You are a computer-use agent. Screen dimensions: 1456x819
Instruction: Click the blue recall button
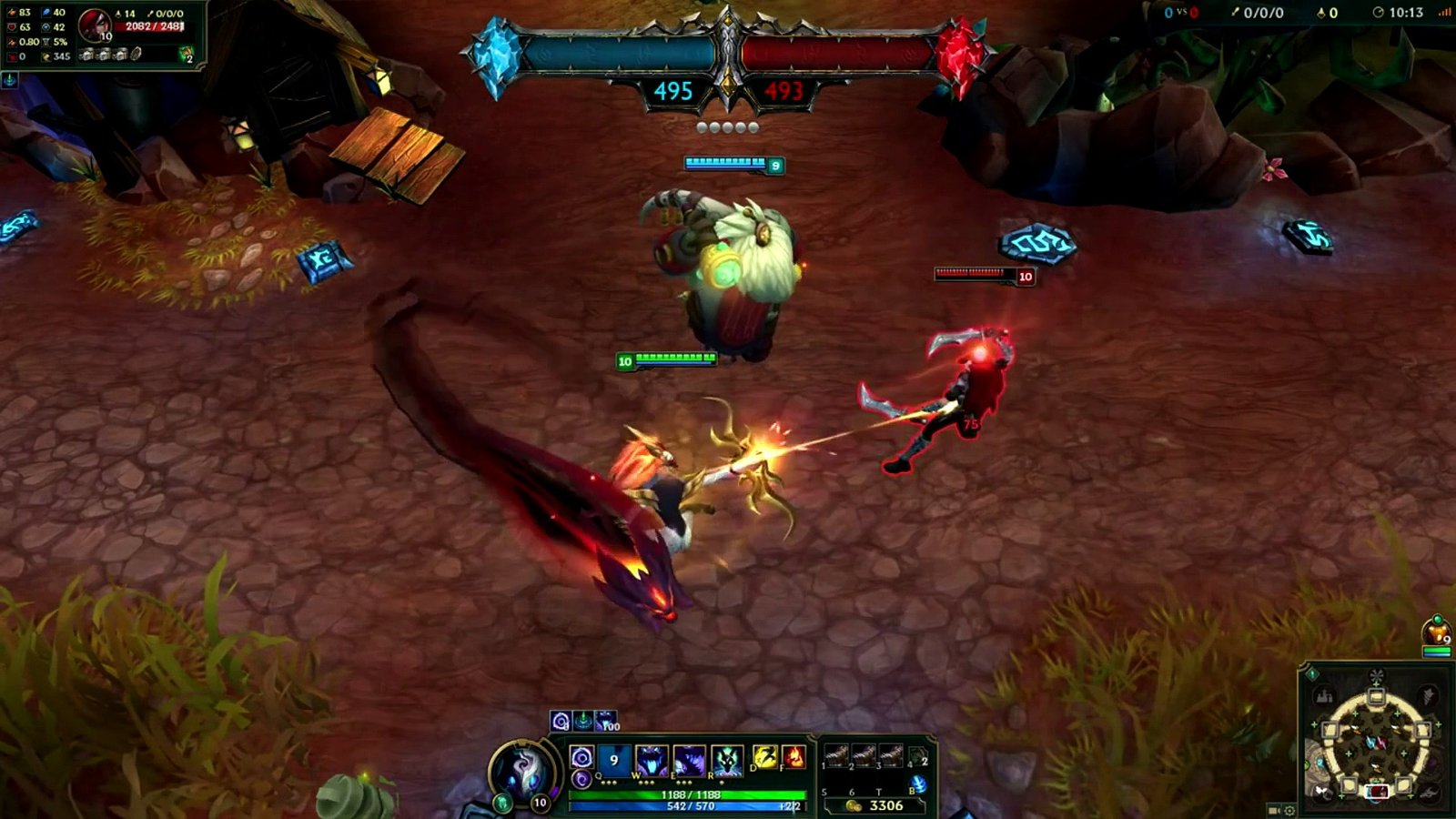918,784
